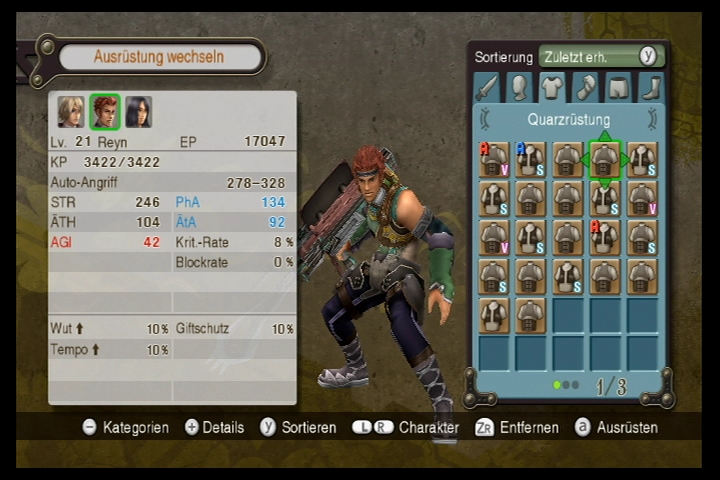The image size is (720, 480).
Task: Switch to the foot armor boot tab
Action: coord(651,88)
